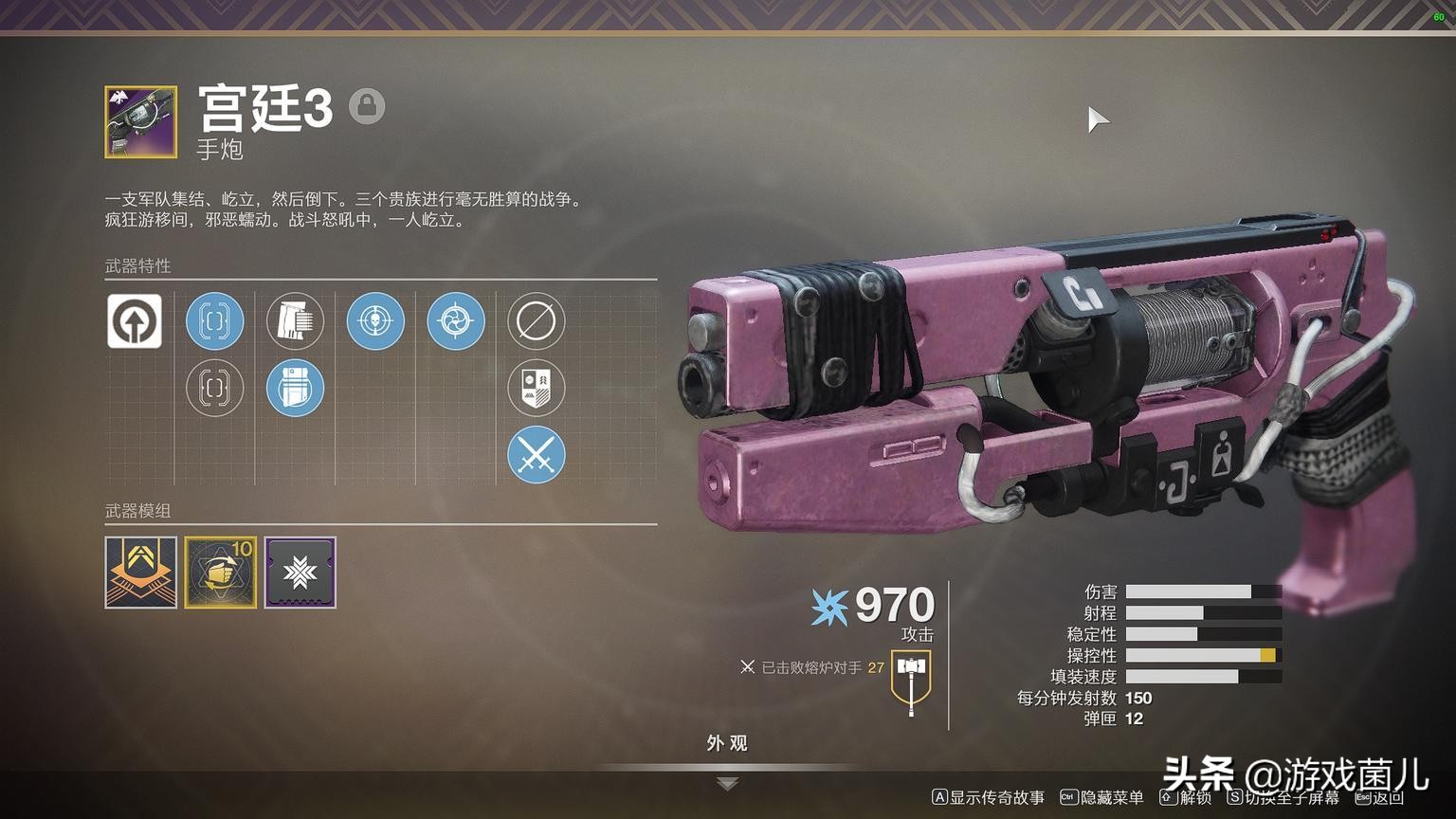Image resolution: width=1456 pixels, height=819 pixels.
Task: Select the active blue magazine perk
Action: [x=295, y=388]
